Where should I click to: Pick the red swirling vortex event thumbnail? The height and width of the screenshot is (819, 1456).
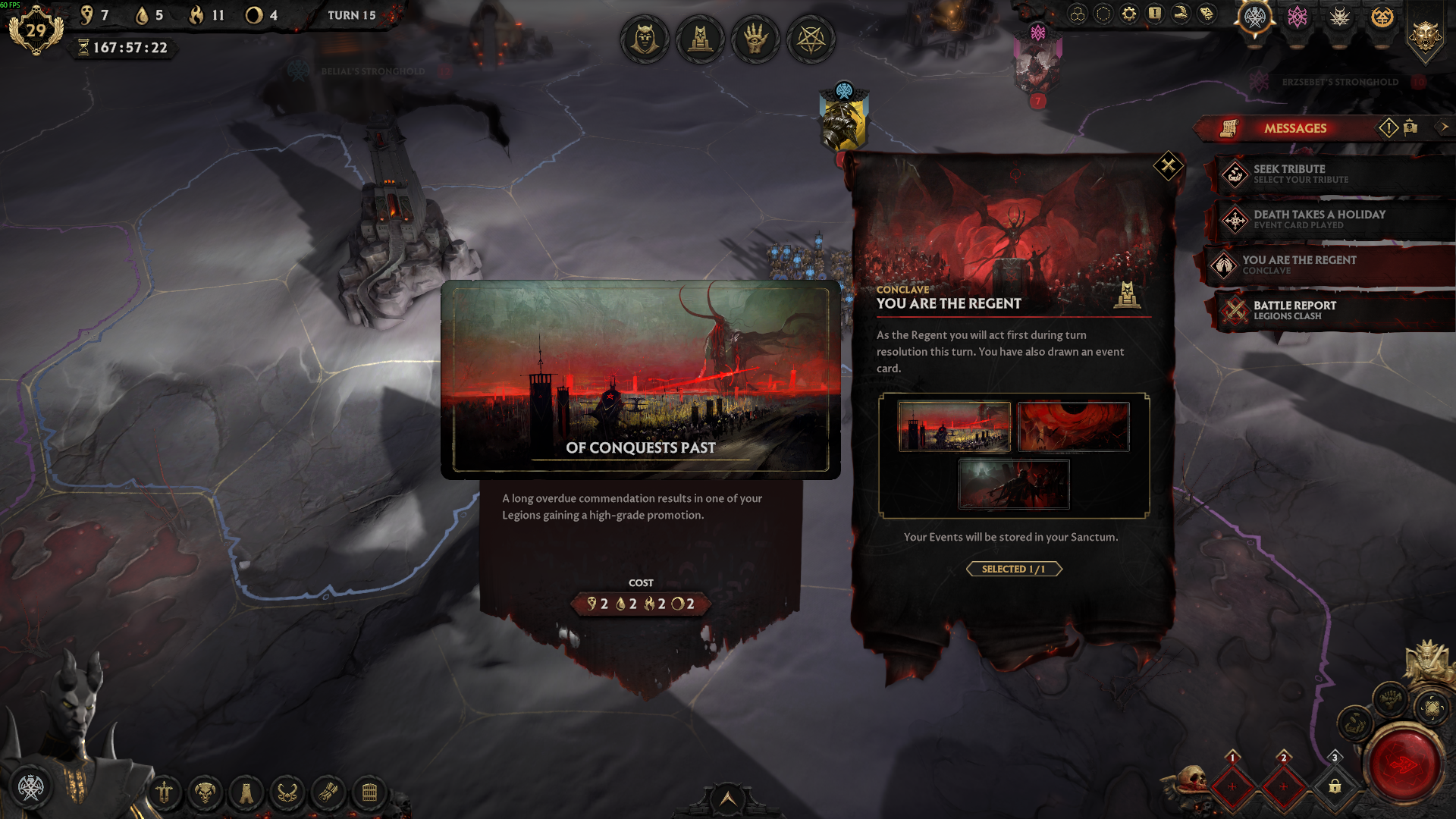point(1073,427)
